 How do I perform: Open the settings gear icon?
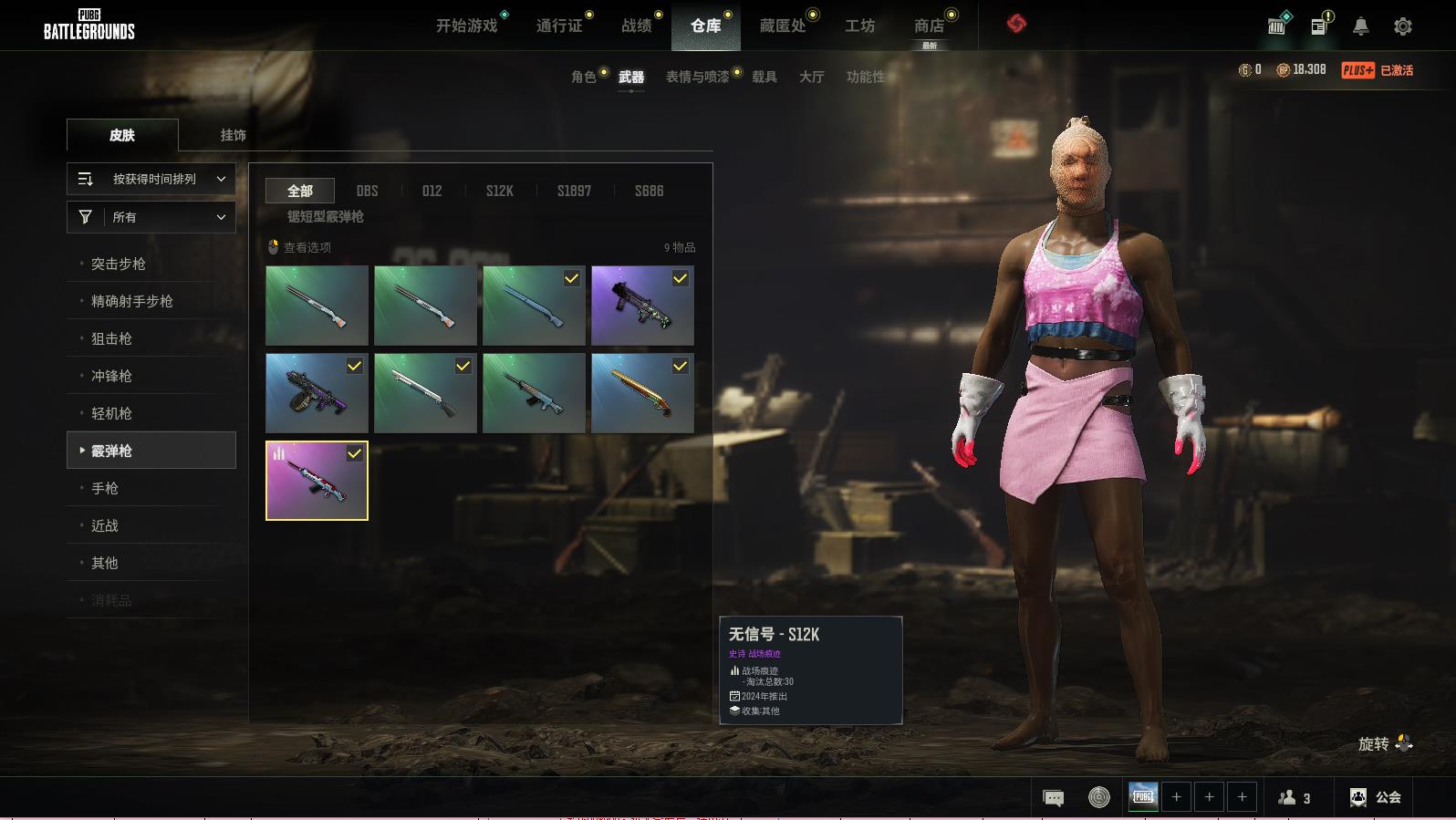point(1403,26)
